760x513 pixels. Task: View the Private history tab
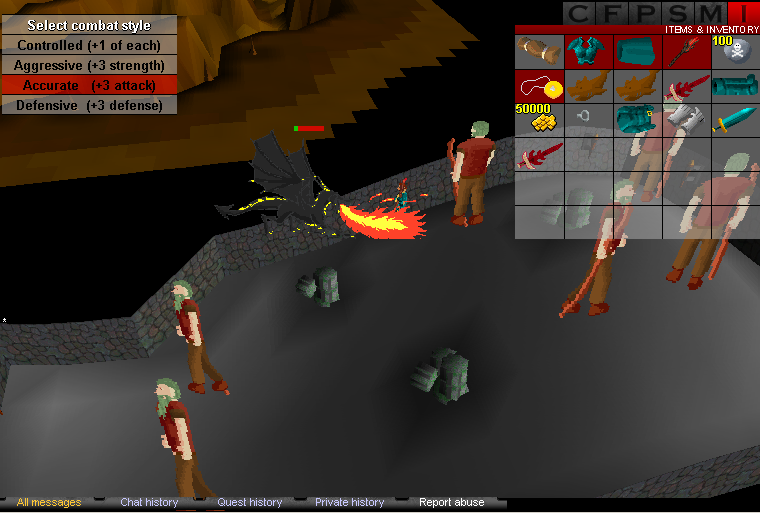point(349,502)
